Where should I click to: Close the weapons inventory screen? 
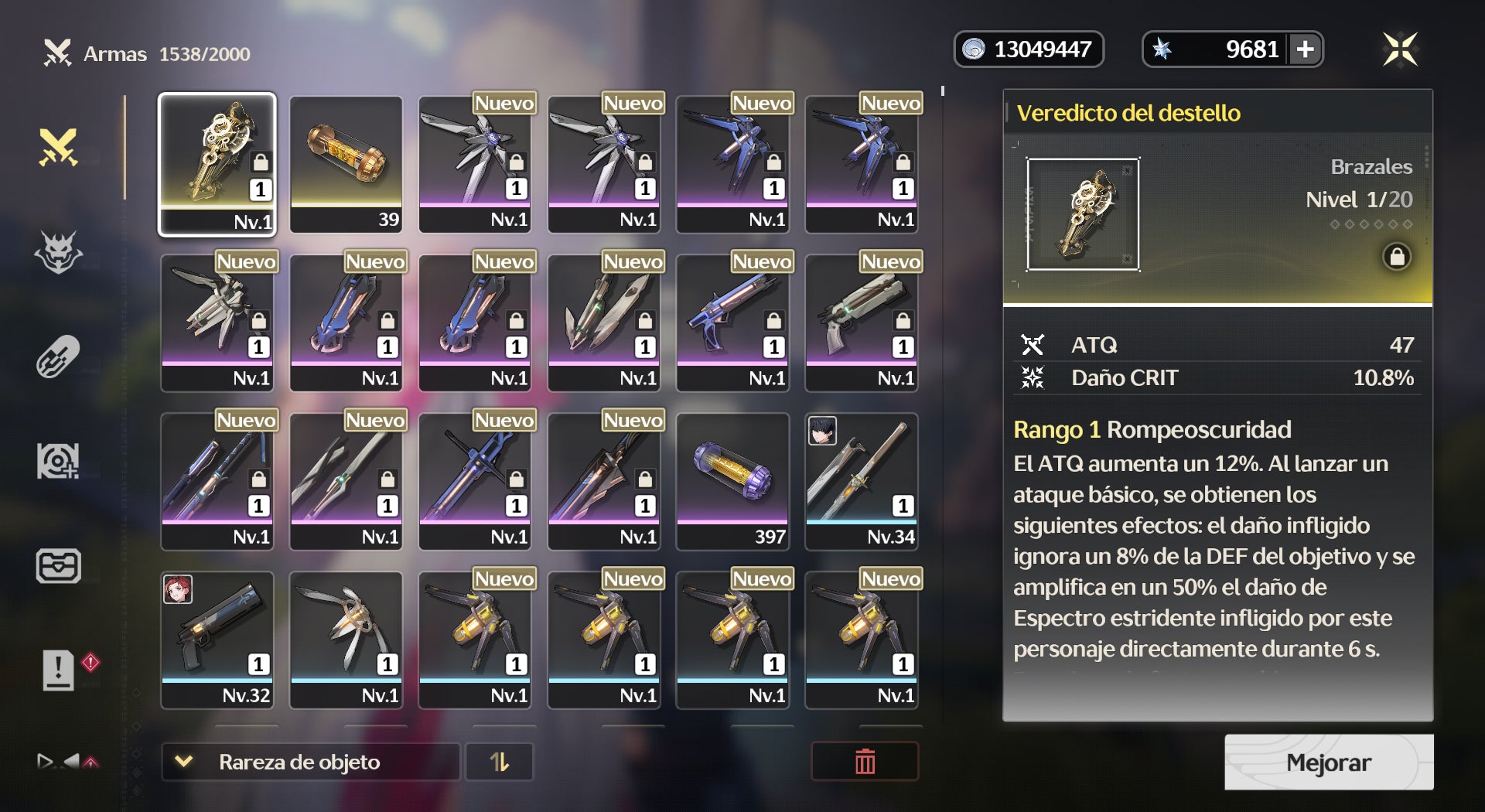1399,49
